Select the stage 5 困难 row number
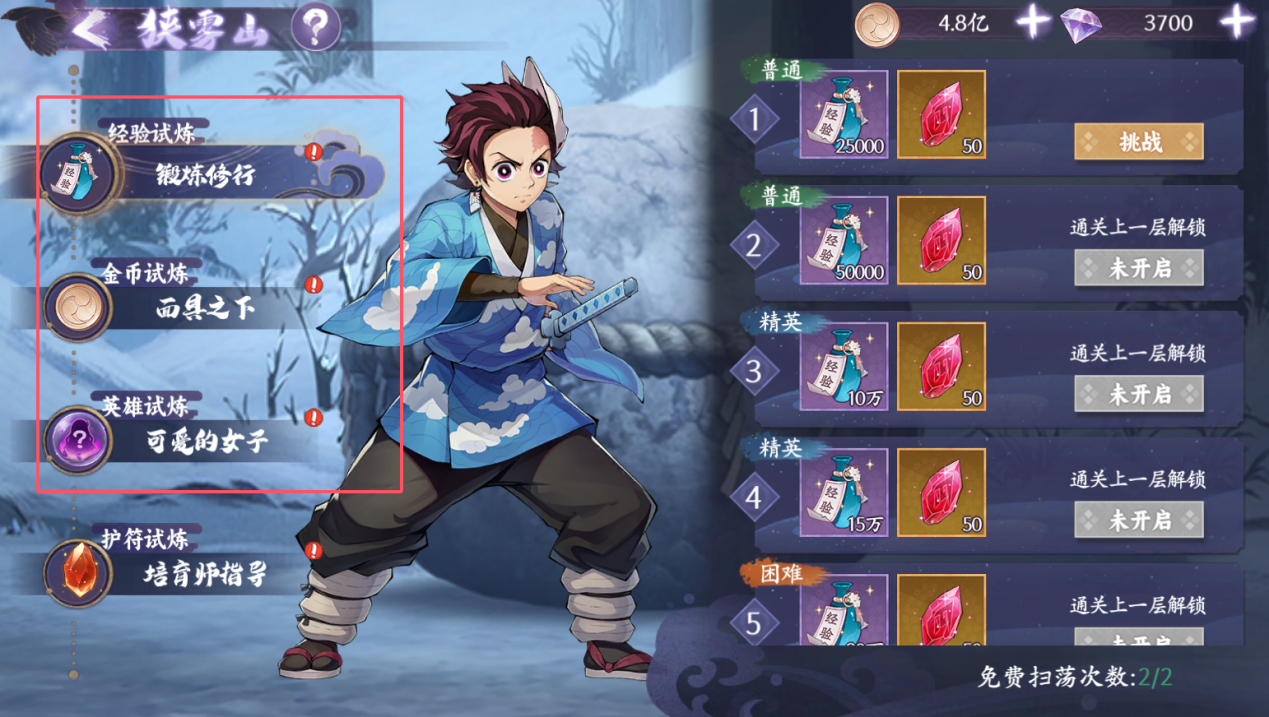 coord(754,623)
